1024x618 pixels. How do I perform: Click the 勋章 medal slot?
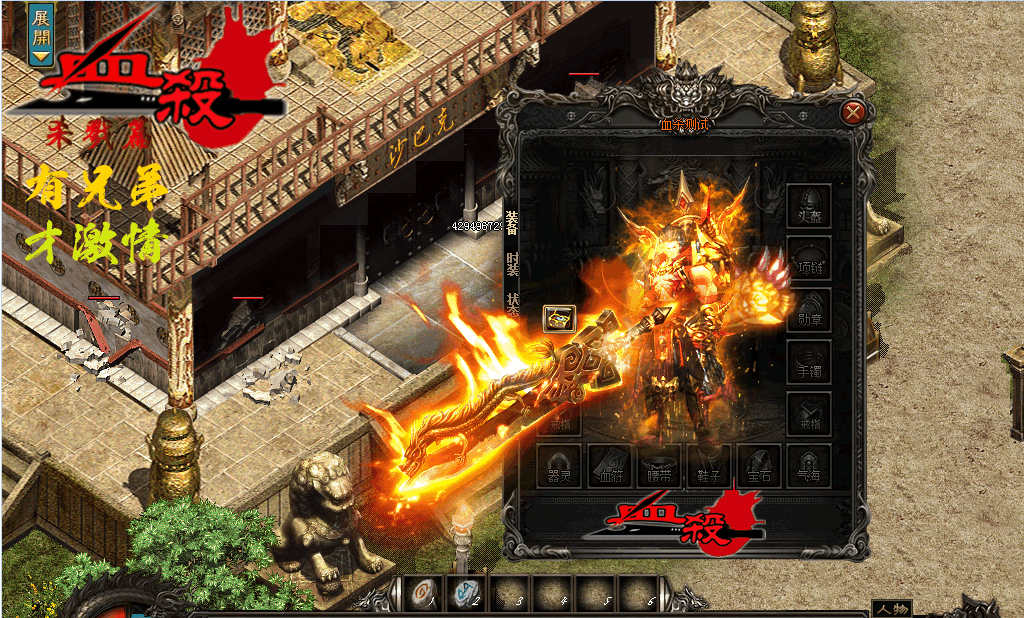809,310
